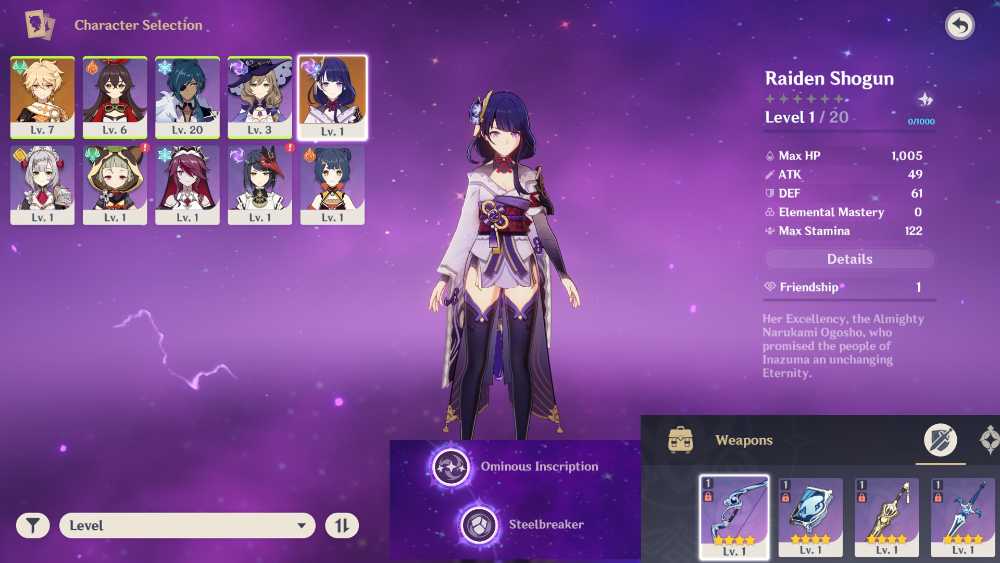Open the character filter funnel
Screen dimensions: 1000x563
point(32,525)
